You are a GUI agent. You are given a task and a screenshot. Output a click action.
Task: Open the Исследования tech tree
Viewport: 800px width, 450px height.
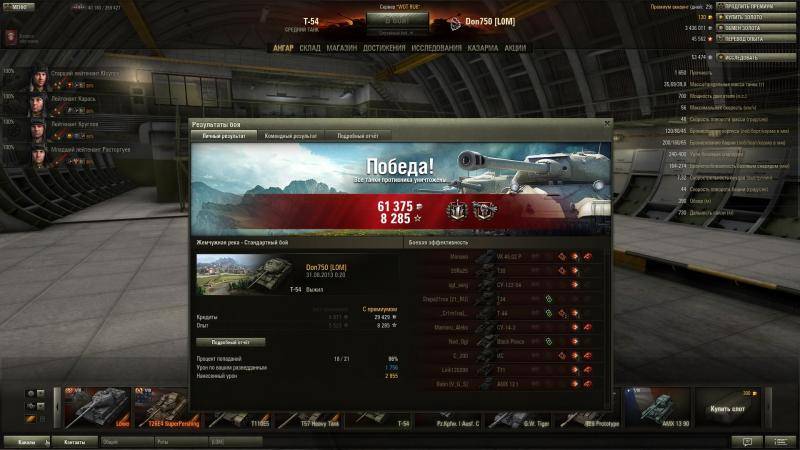tap(436, 47)
